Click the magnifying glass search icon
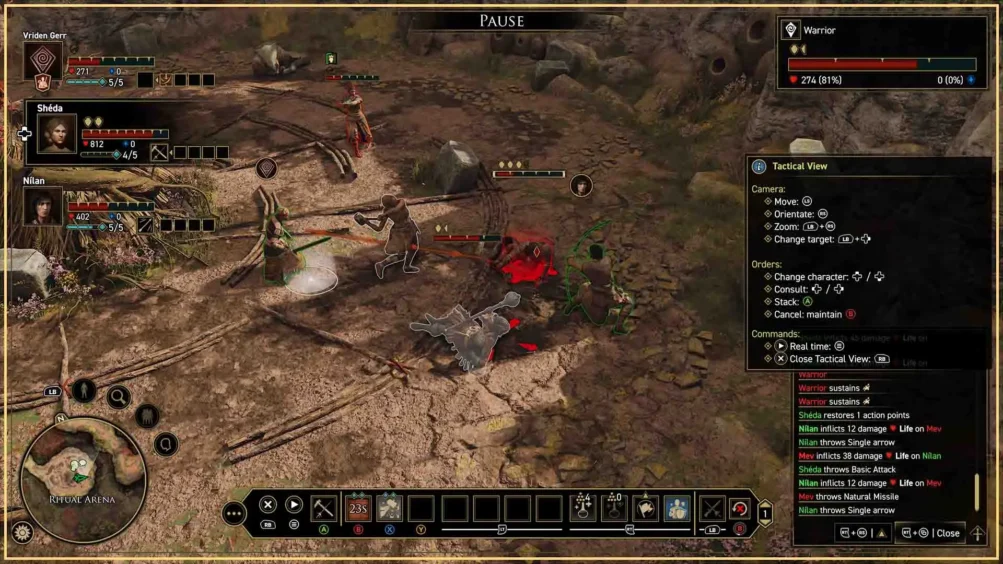Image resolution: width=1003 pixels, height=564 pixels. point(118,398)
